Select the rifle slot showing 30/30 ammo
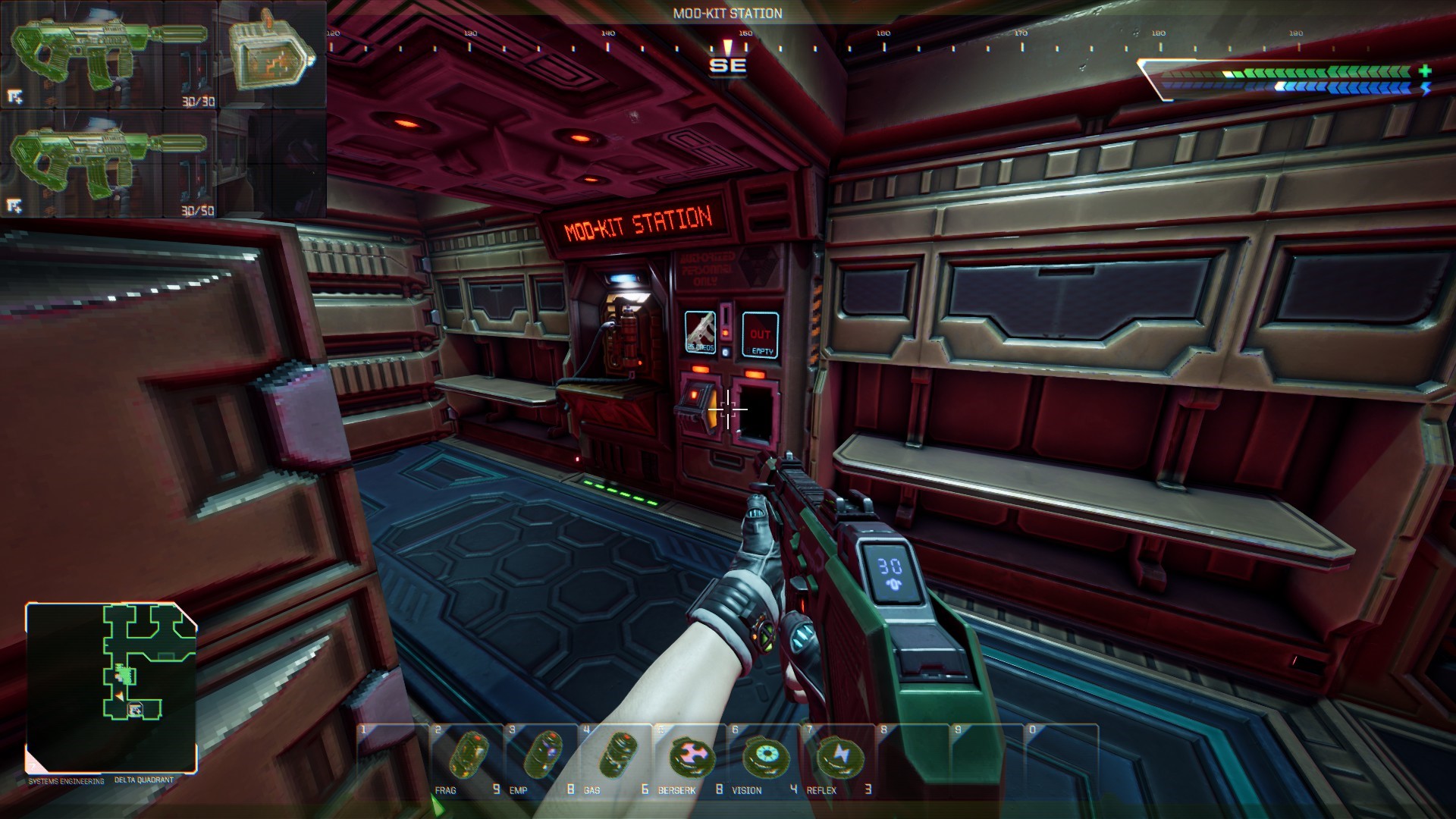Screen dimensions: 1456x819 click(x=110, y=55)
